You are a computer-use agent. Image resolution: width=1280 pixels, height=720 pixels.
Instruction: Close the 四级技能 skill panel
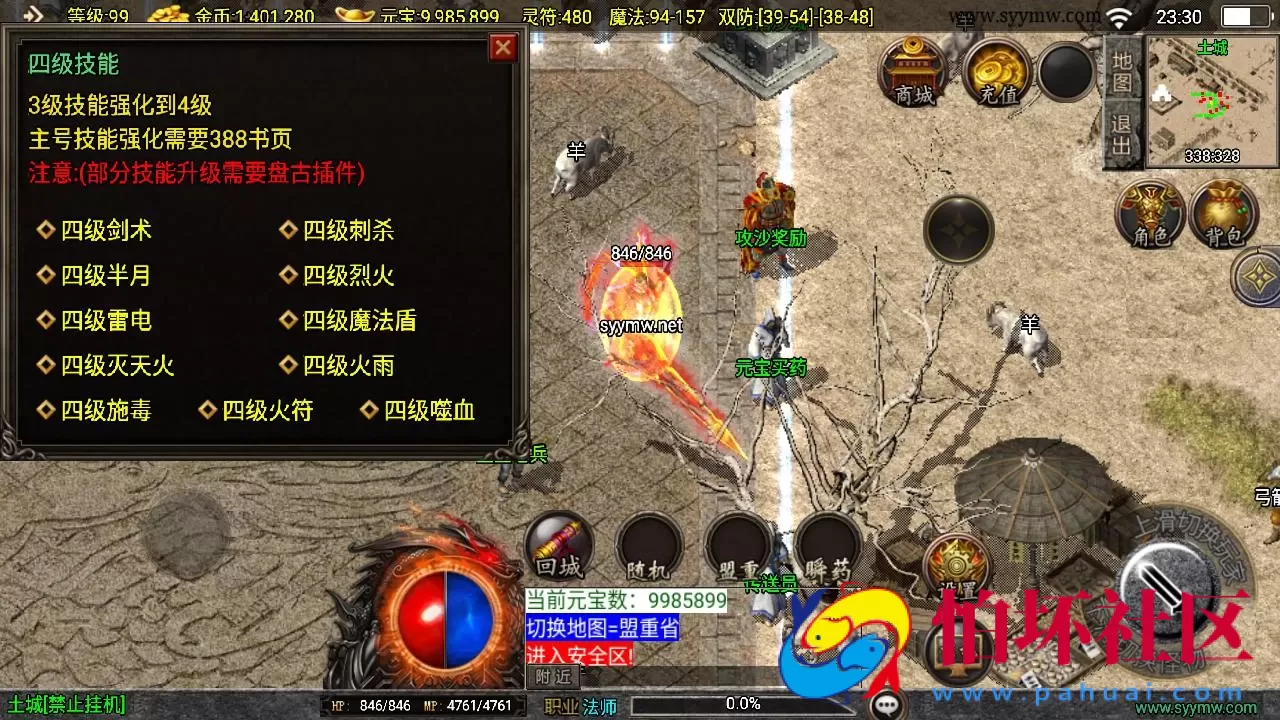(x=503, y=47)
